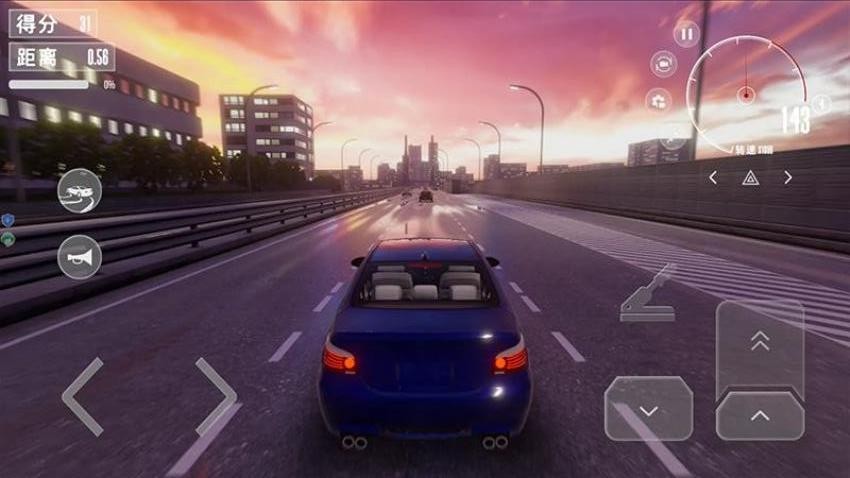Pull the handbrake lever
Screen dimensions: 850x478
(x=648, y=294)
